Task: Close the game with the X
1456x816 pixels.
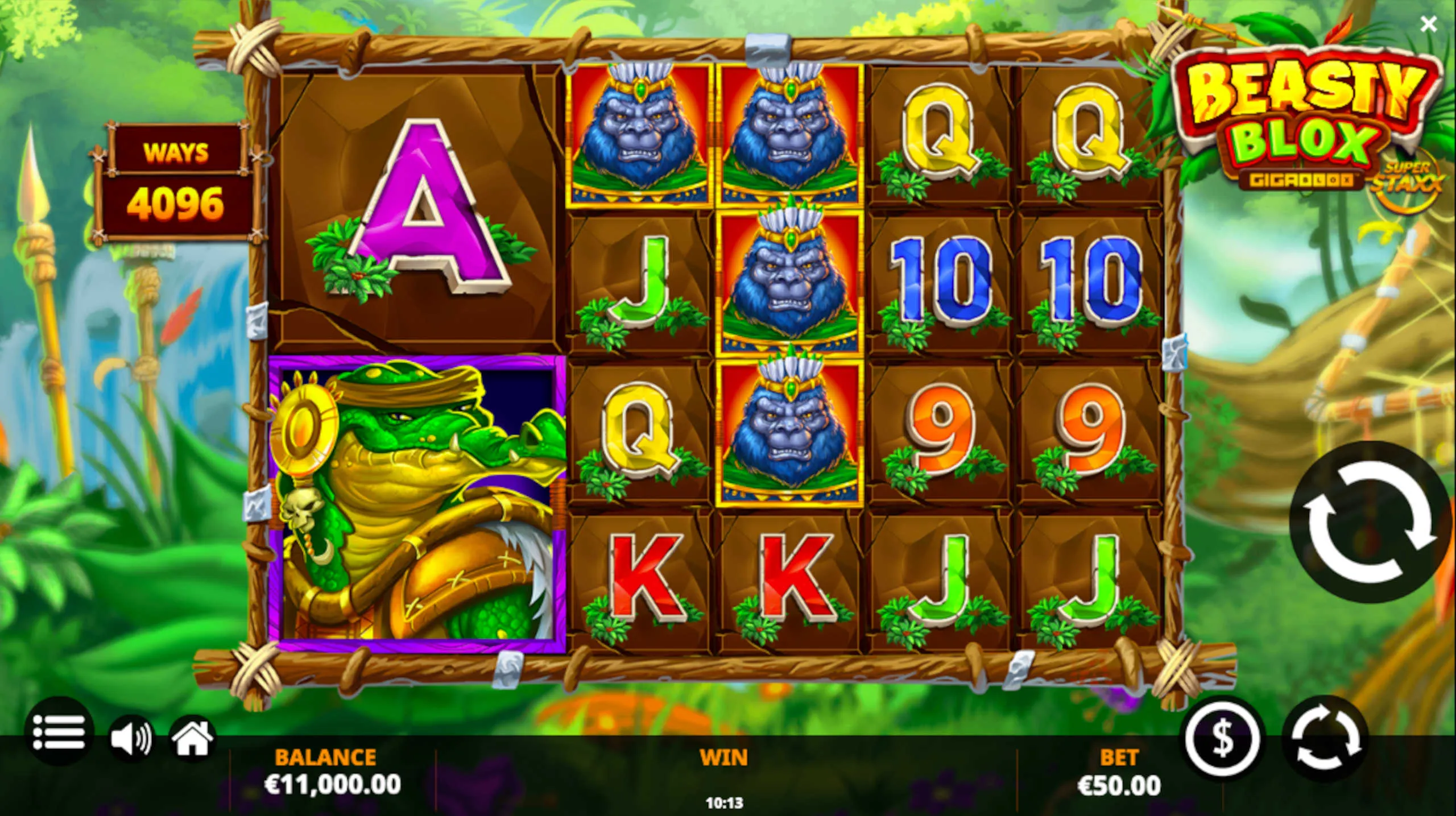Action: tap(1428, 24)
